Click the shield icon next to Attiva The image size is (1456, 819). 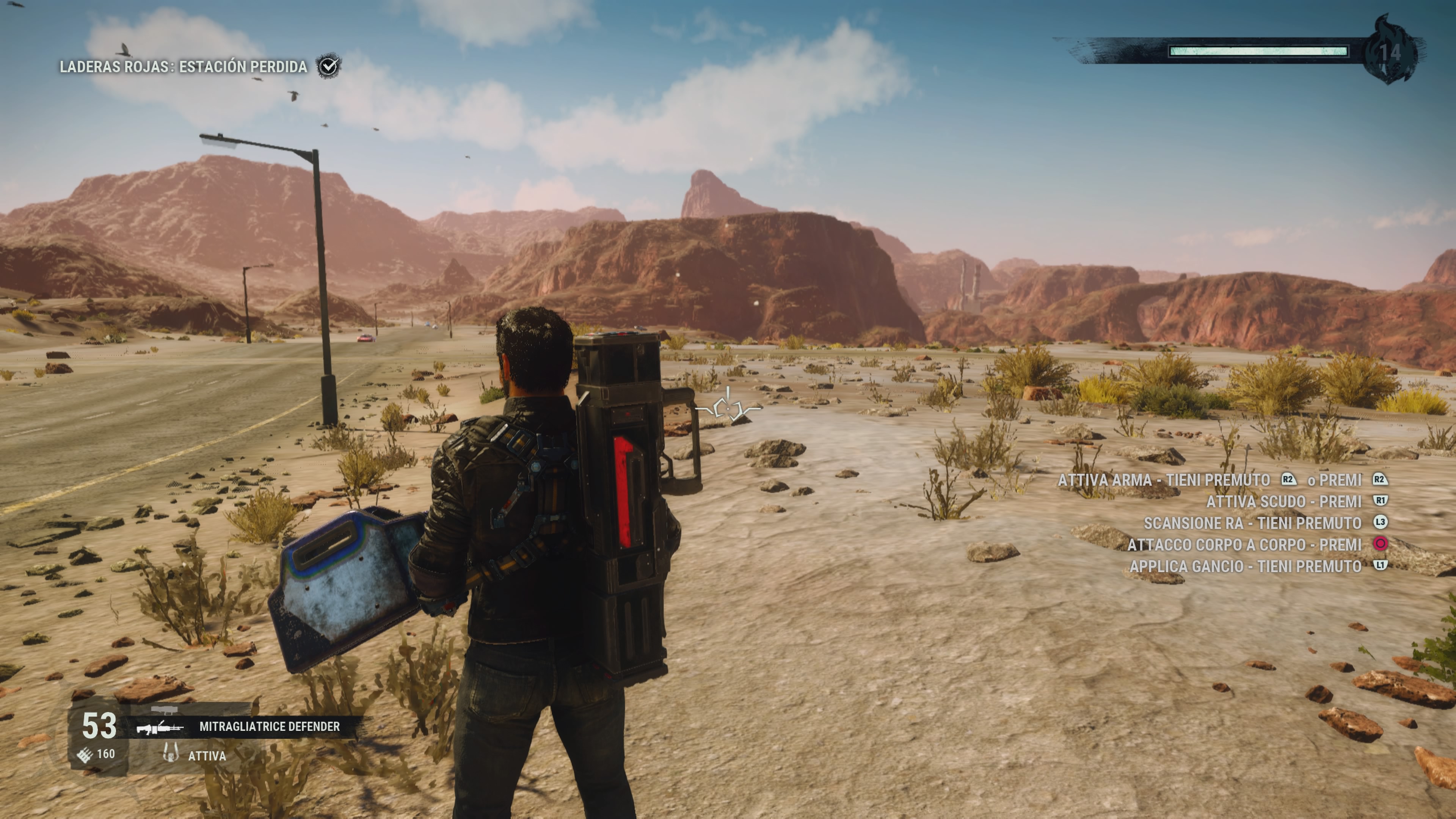[x=170, y=753]
